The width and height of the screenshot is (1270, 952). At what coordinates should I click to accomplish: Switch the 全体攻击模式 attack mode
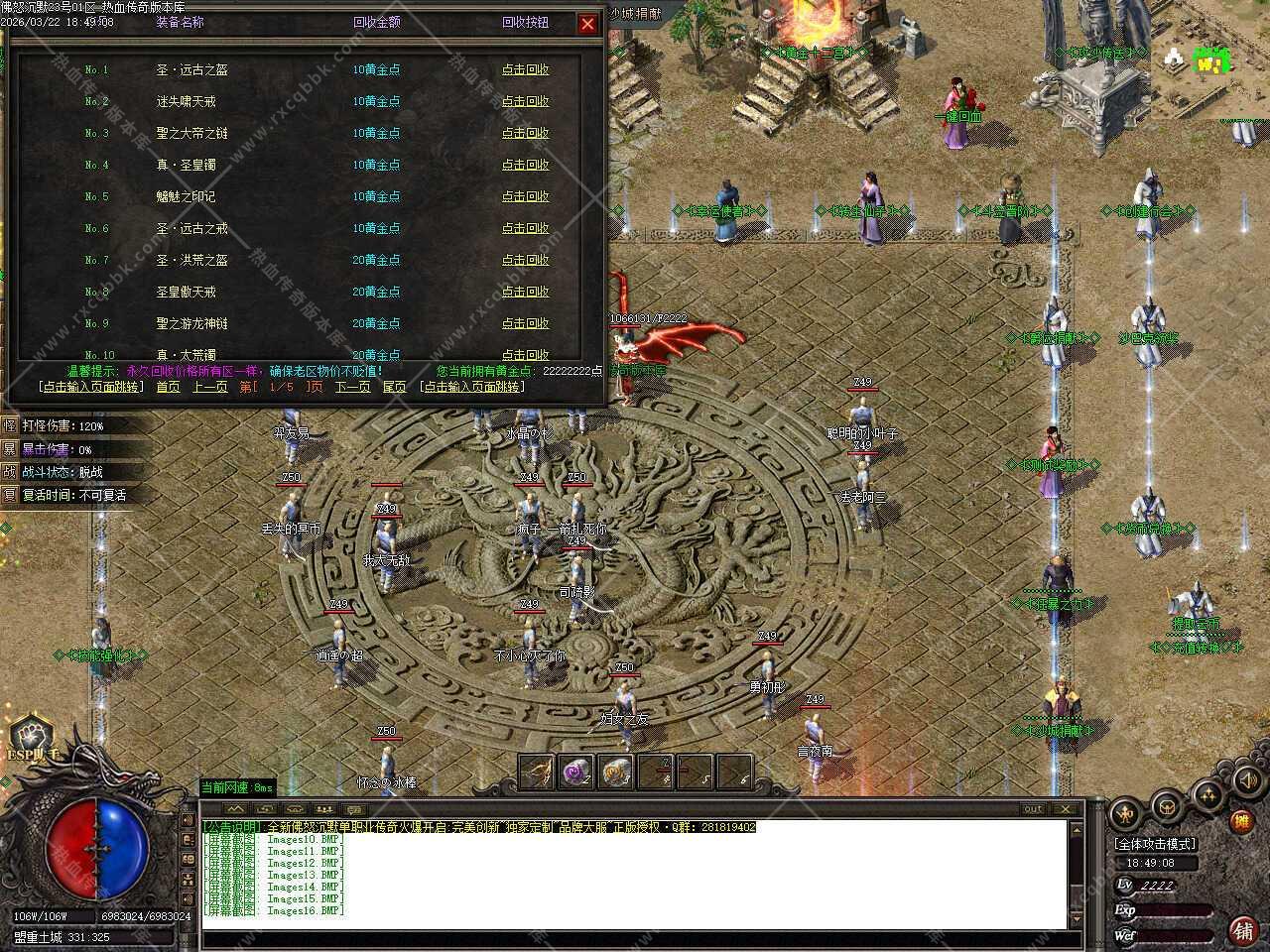pyautogui.click(x=1155, y=844)
